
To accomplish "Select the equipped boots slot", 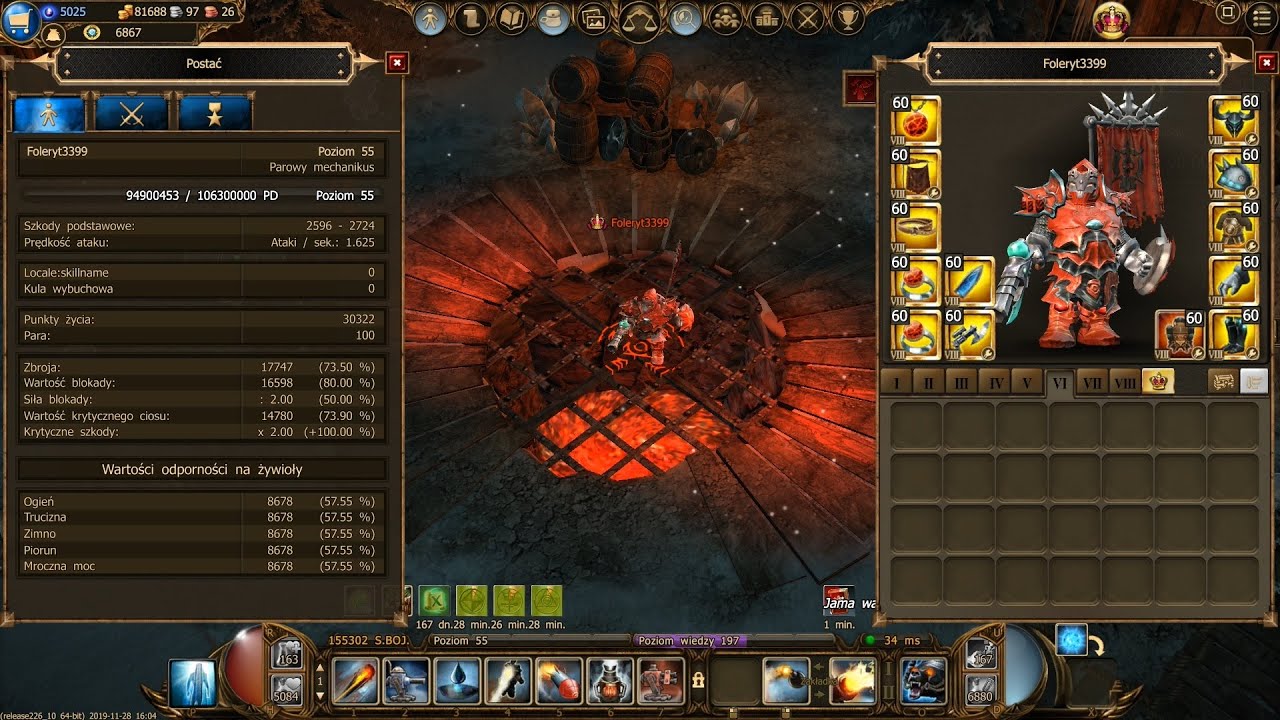I will (x=1233, y=335).
